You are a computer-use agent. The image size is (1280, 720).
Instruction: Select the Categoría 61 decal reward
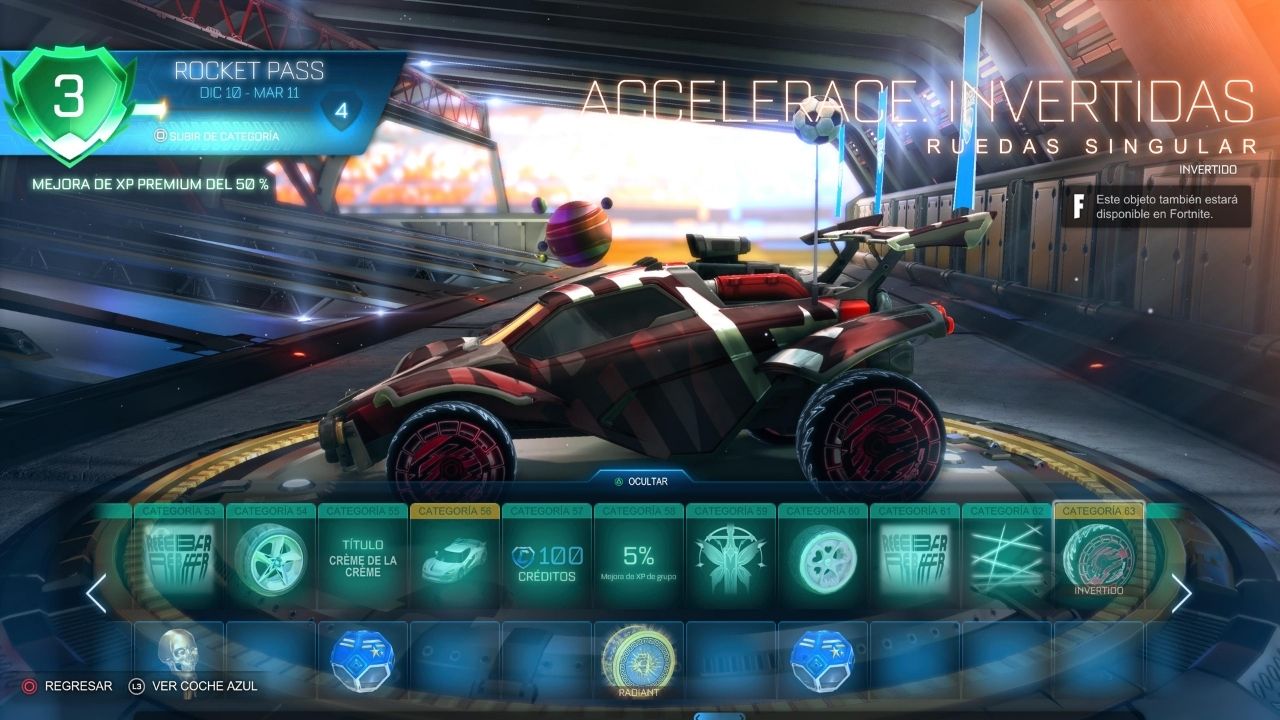(x=914, y=562)
